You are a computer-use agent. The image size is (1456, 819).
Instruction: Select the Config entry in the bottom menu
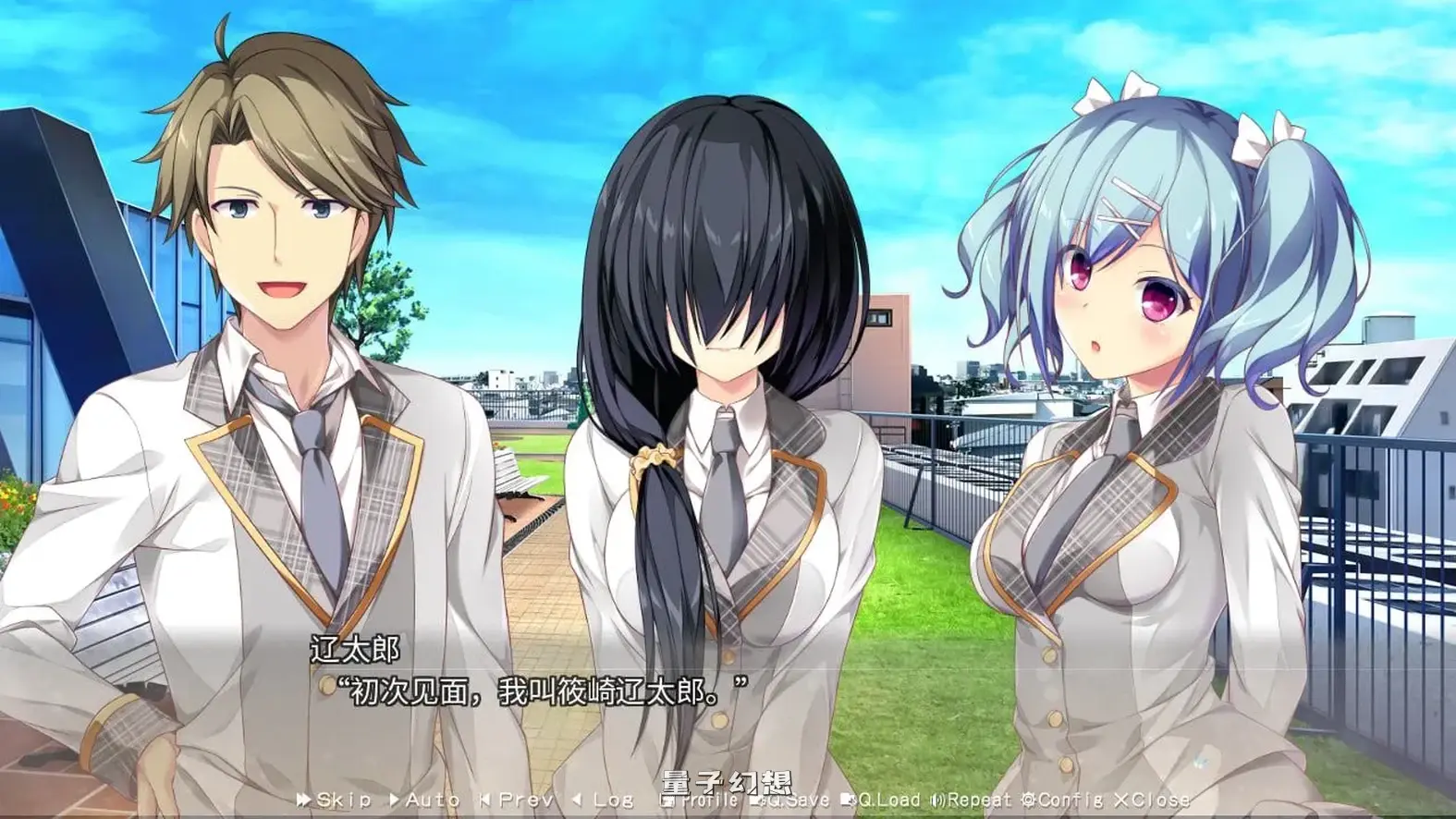1067,801
